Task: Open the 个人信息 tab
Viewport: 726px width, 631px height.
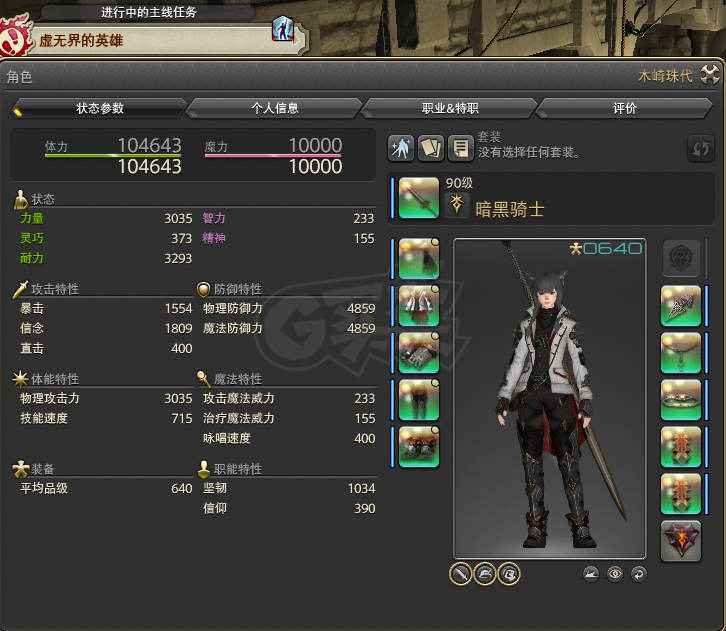Action: 275,108
